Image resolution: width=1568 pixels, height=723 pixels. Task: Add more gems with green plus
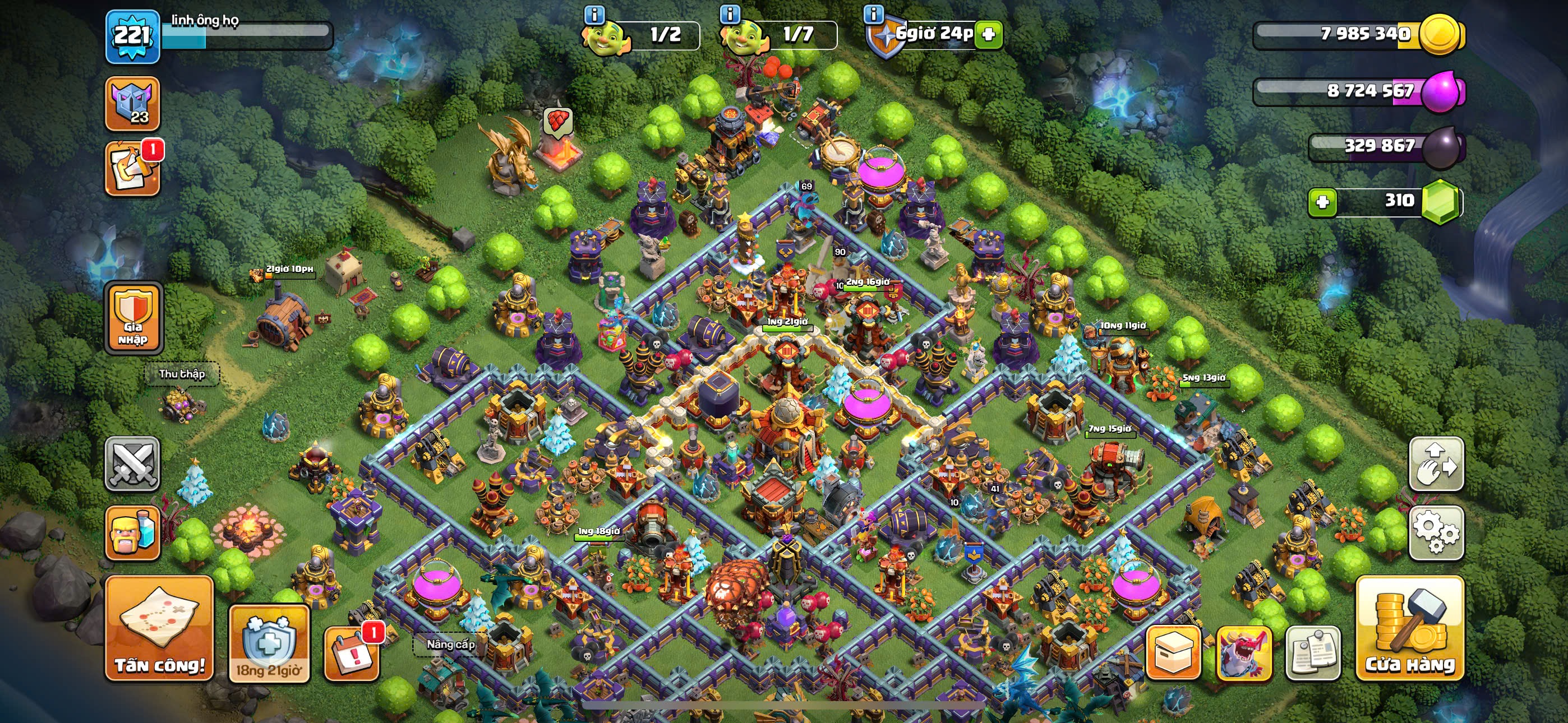(1322, 202)
